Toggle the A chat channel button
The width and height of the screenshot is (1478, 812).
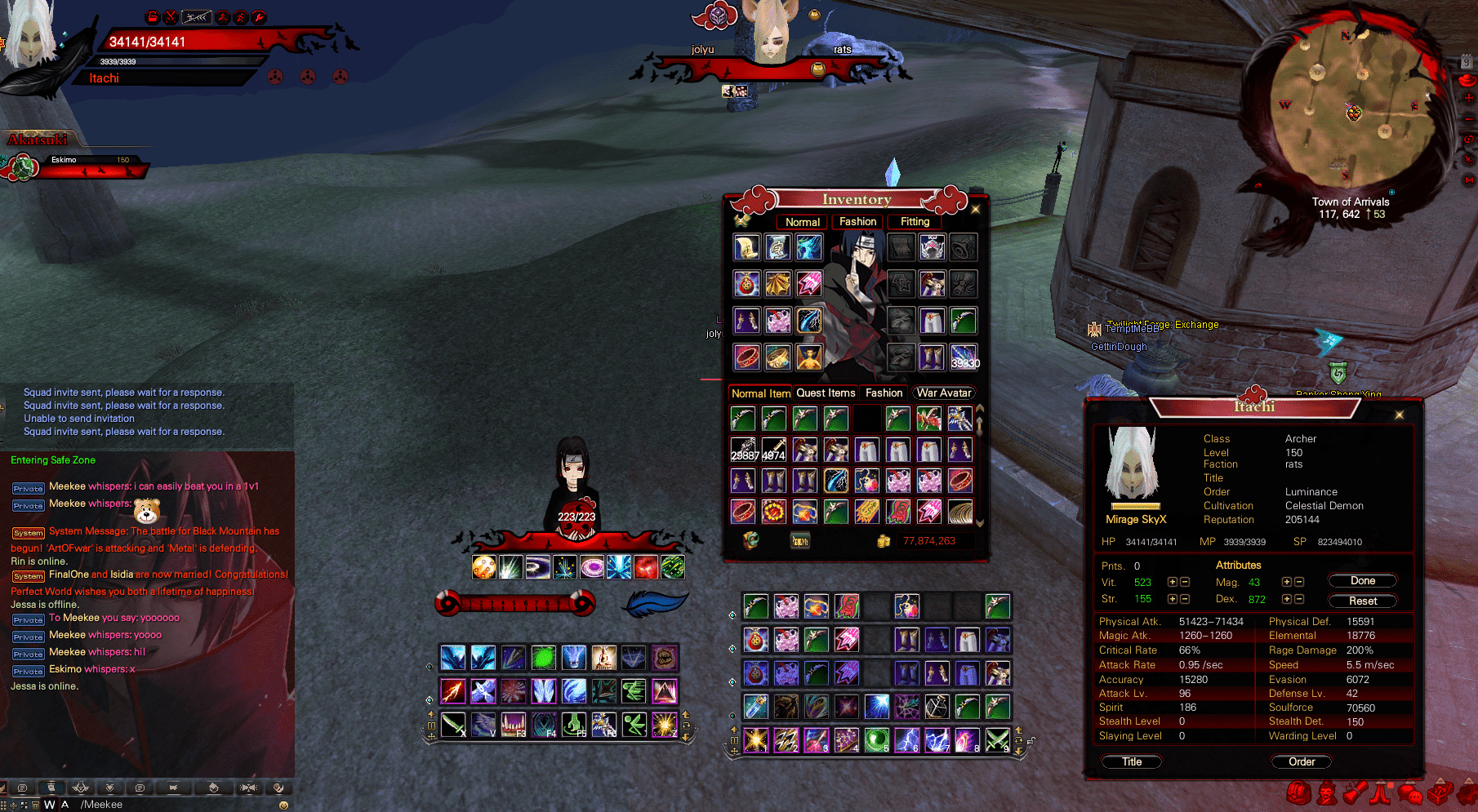(65, 804)
